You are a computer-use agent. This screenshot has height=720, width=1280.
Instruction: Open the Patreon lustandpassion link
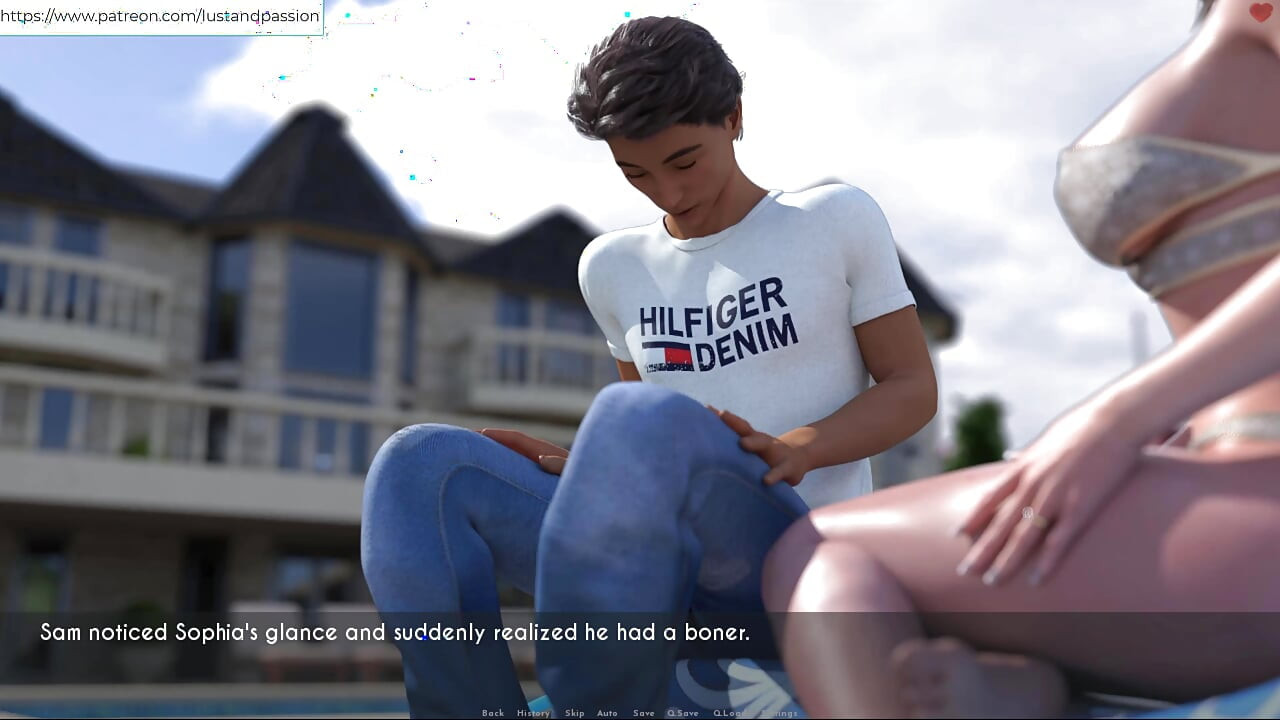click(x=160, y=16)
